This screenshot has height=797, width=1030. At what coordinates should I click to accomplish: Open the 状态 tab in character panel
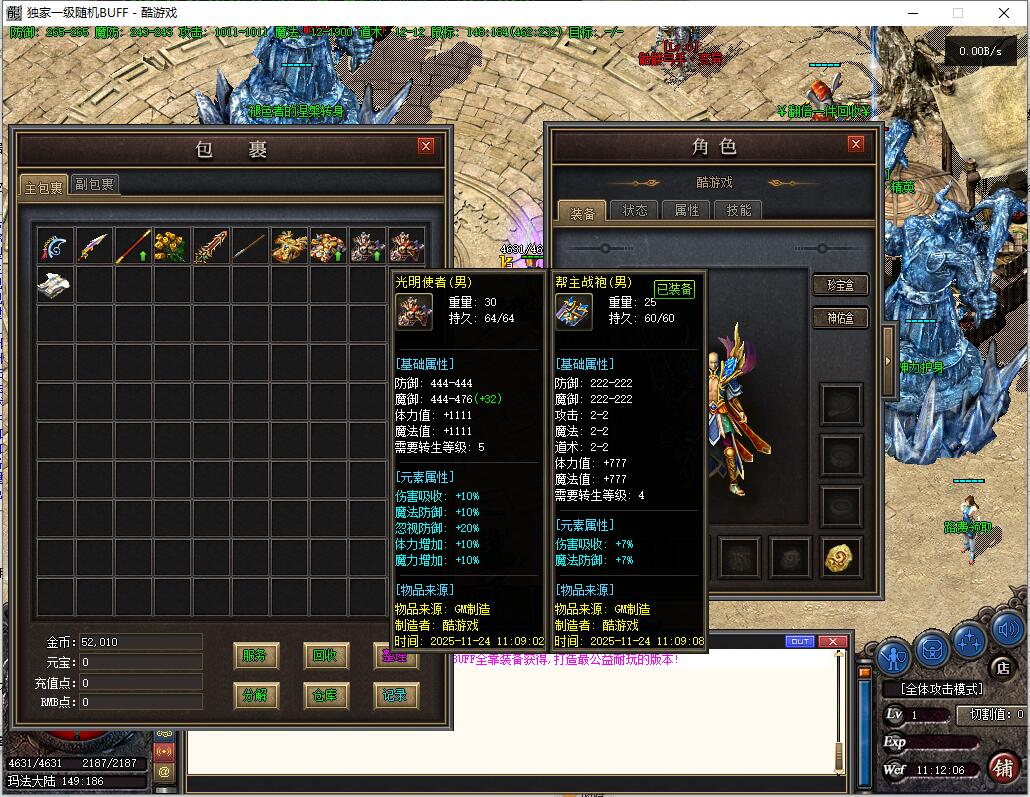pos(635,210)
